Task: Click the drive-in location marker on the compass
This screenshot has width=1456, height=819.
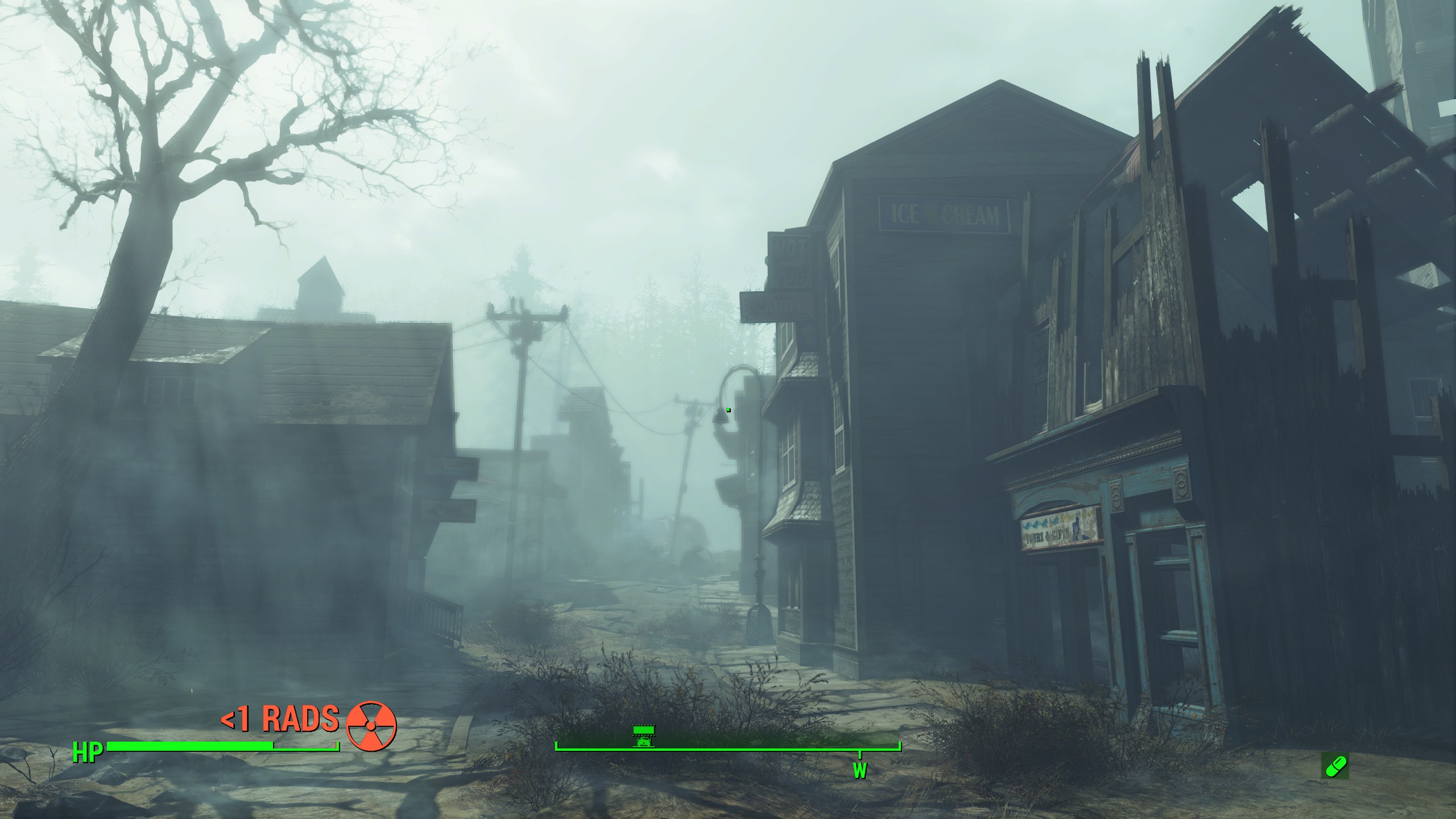Action: (x=644, y=736)
